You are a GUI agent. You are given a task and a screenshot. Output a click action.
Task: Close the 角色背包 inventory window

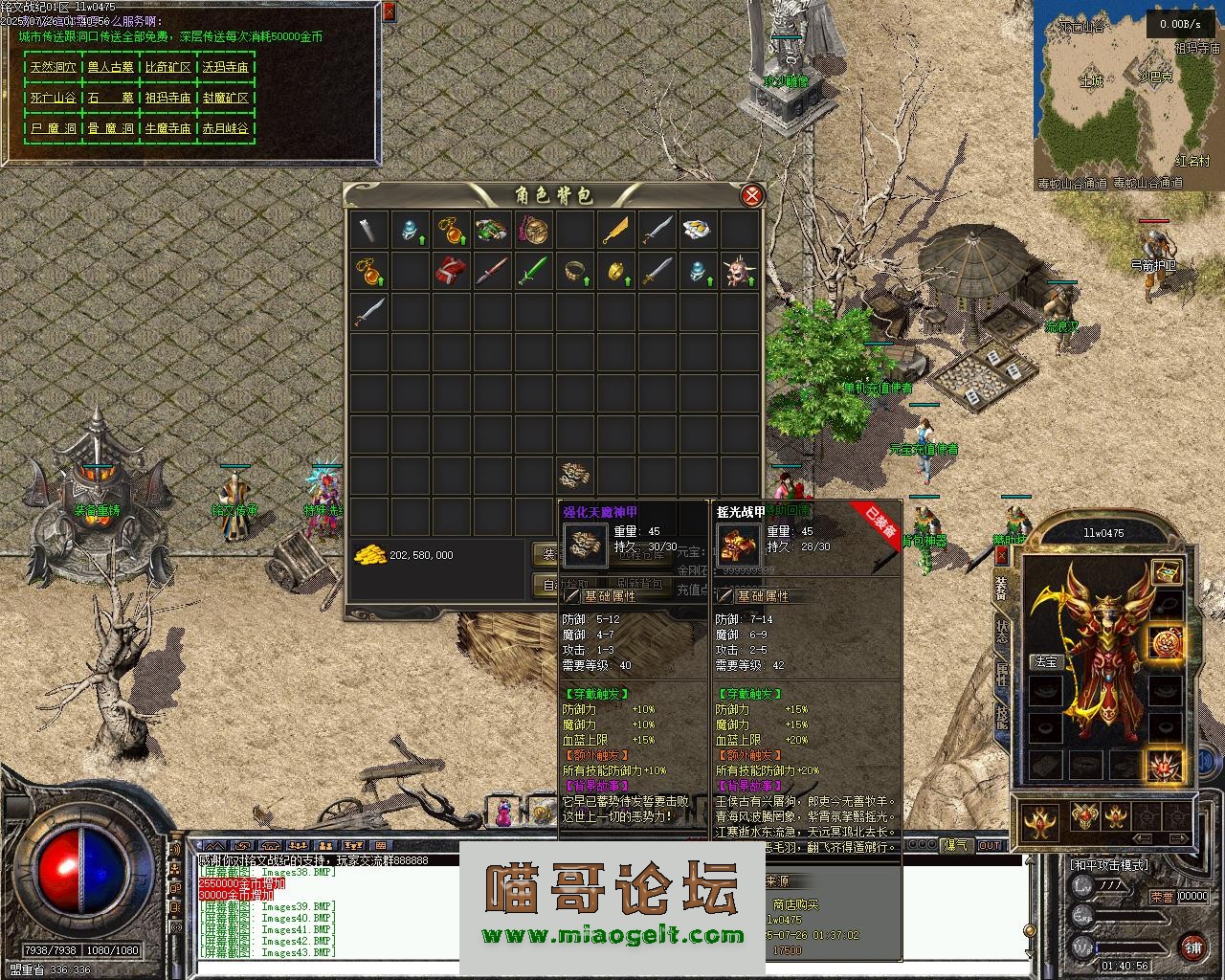tap(753, 196)
